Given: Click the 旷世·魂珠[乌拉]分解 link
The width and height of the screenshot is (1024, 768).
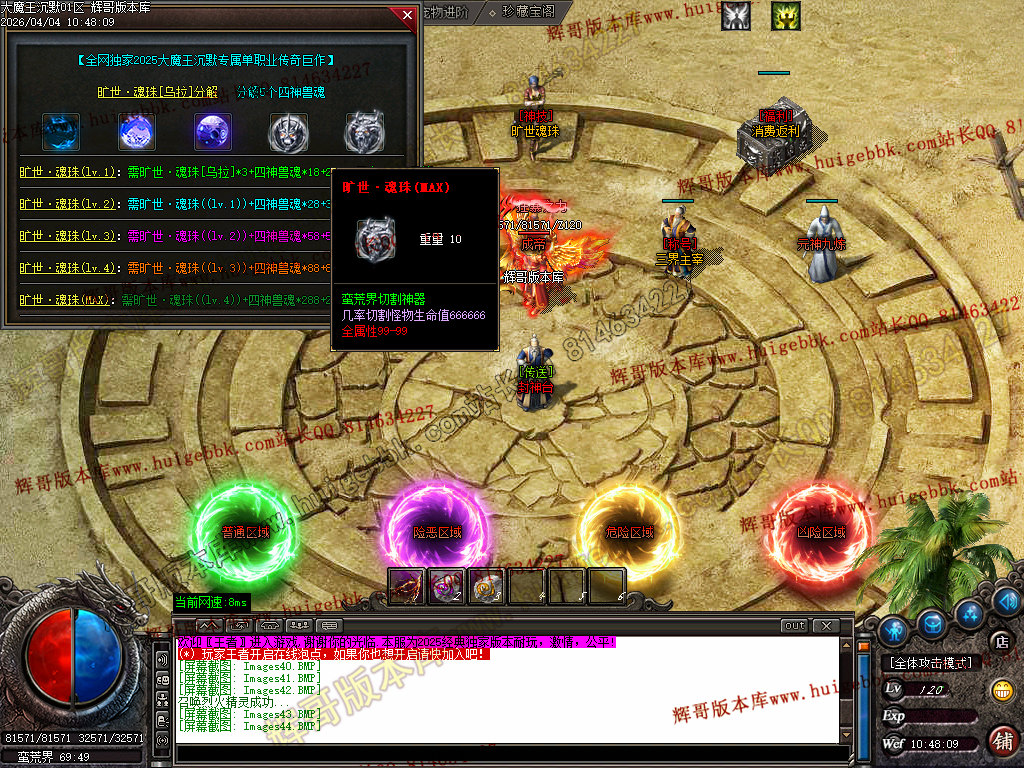Looking at the screenshot, I should pyautogui.click(x=157, y=92).
